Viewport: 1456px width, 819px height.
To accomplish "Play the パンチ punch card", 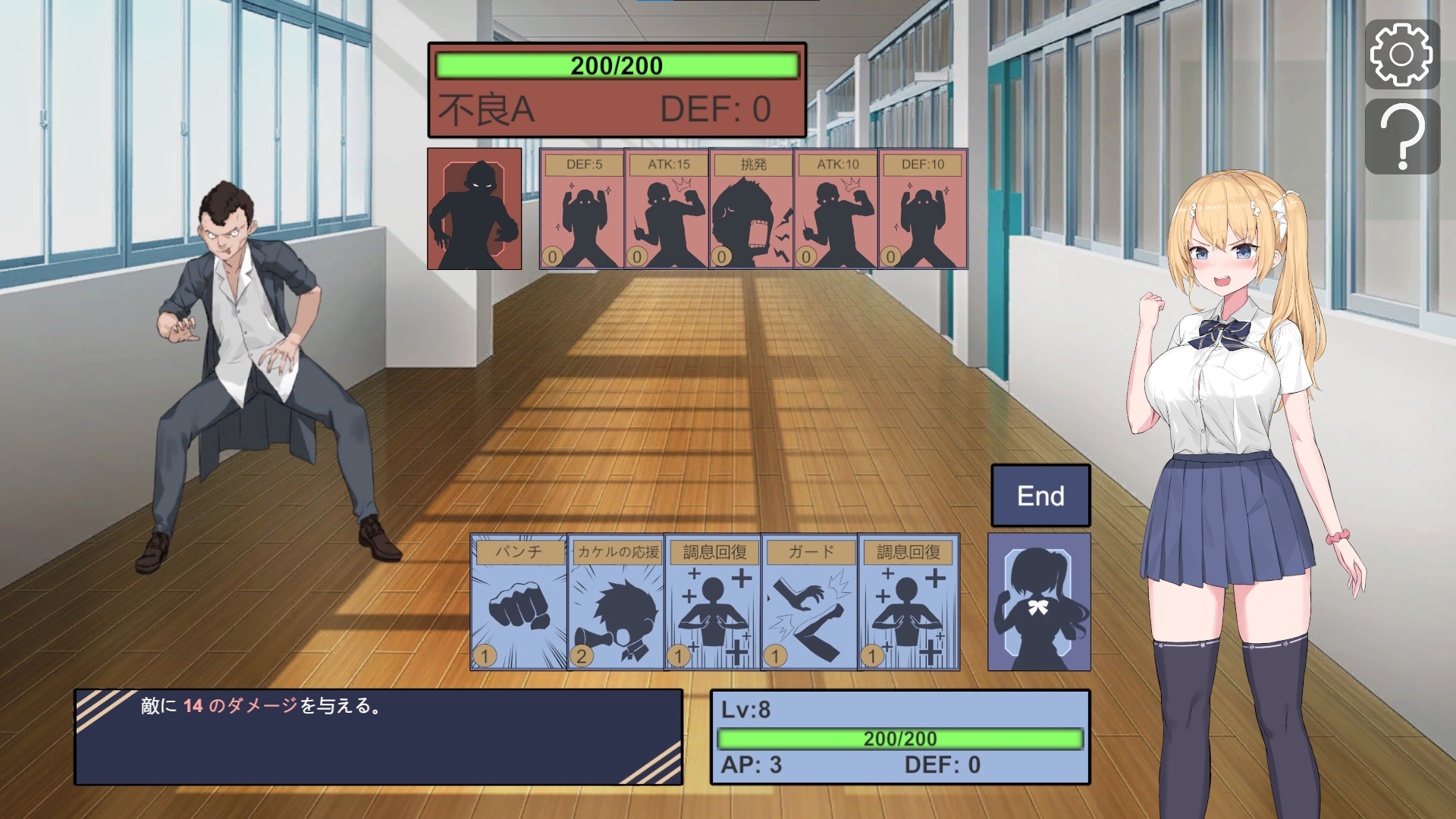I will point(519,602).
